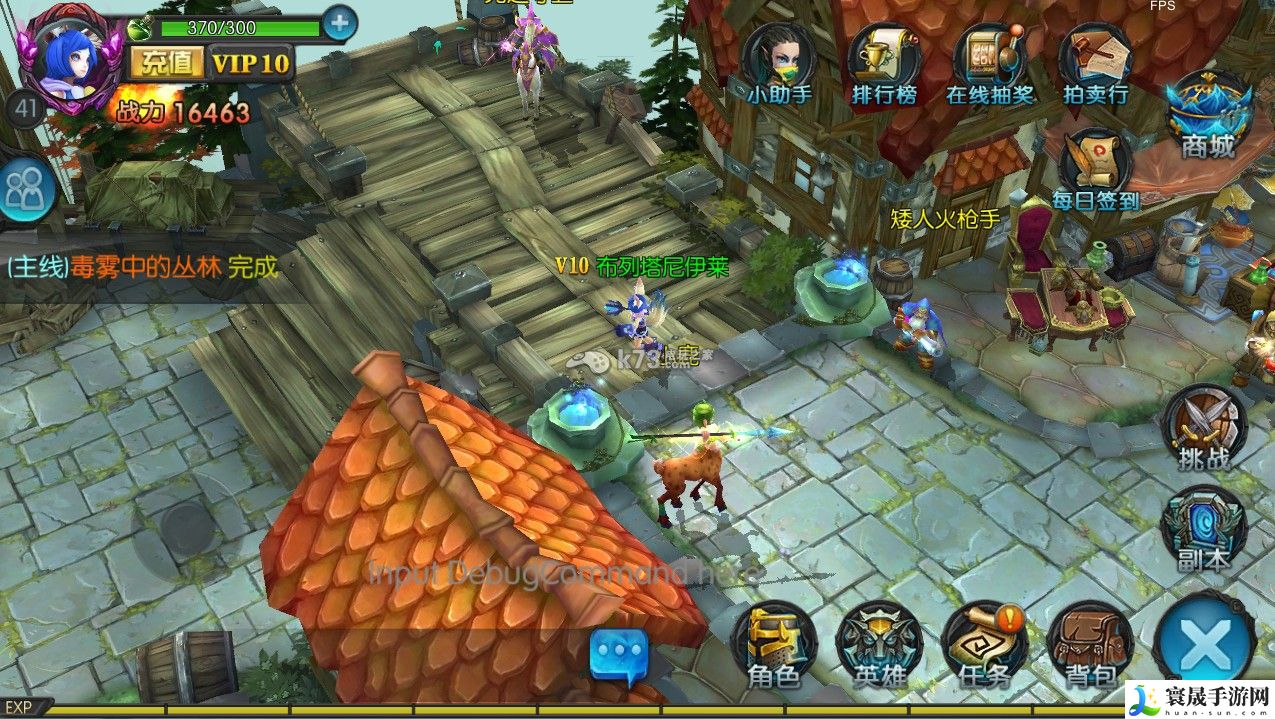Open the 在线抽奖 online lottery
1275x719 pixels.
[x=989, y=60]
